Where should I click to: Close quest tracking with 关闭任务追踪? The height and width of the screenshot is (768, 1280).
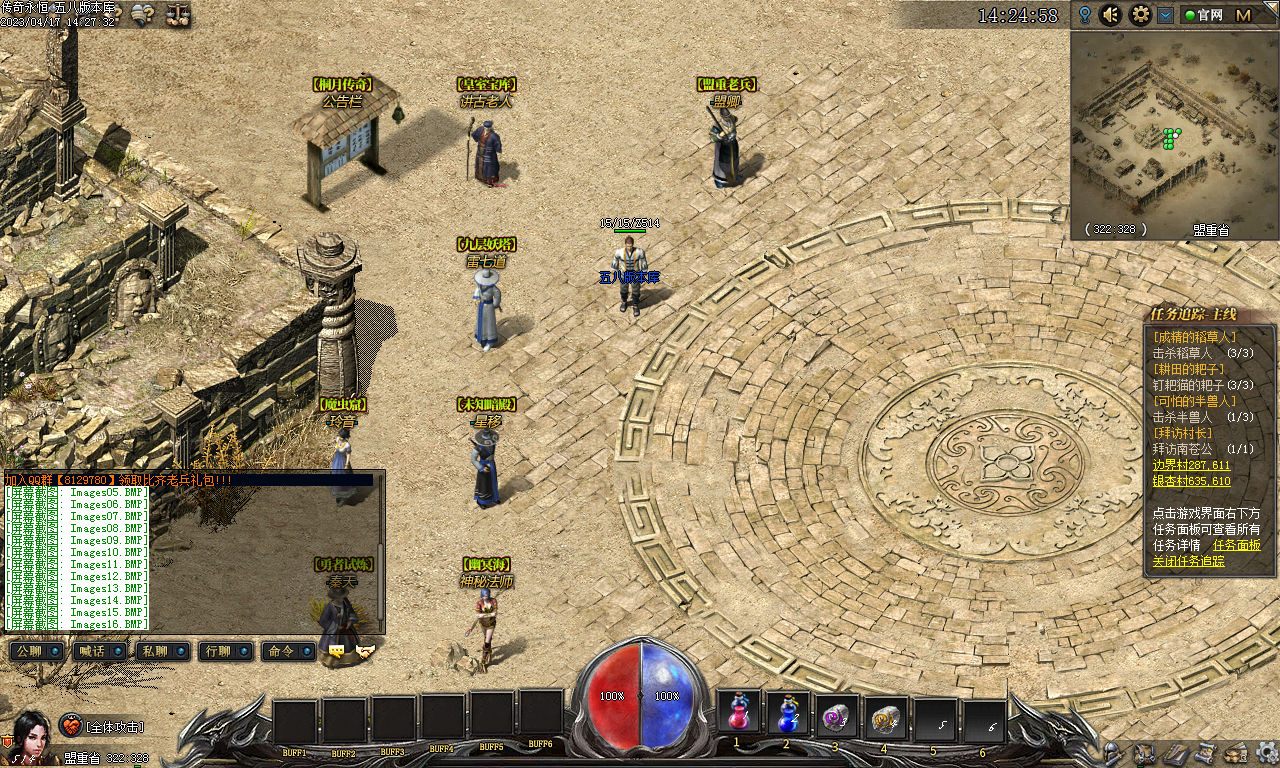coord(1188,561)
